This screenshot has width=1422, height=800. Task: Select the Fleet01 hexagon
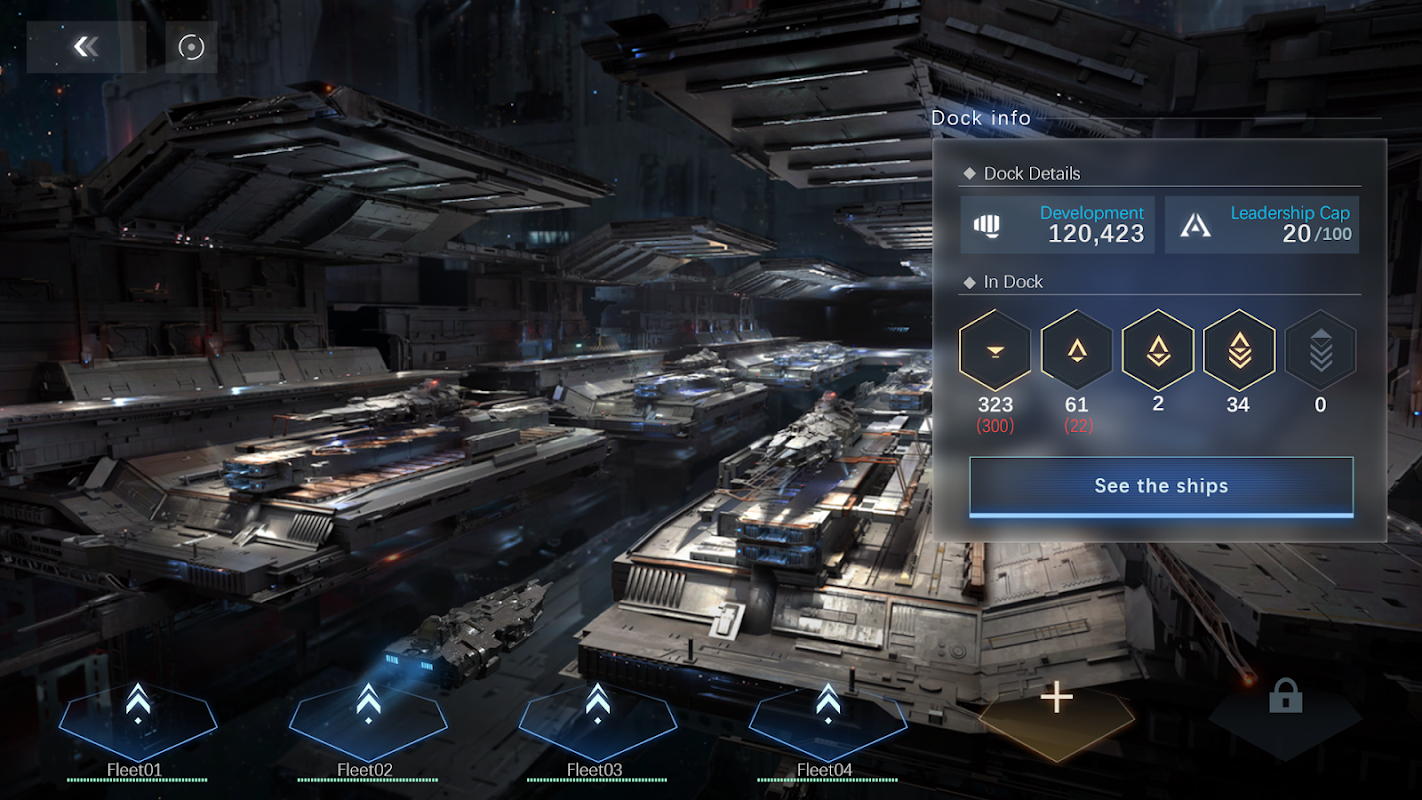(x=138, y=720)
